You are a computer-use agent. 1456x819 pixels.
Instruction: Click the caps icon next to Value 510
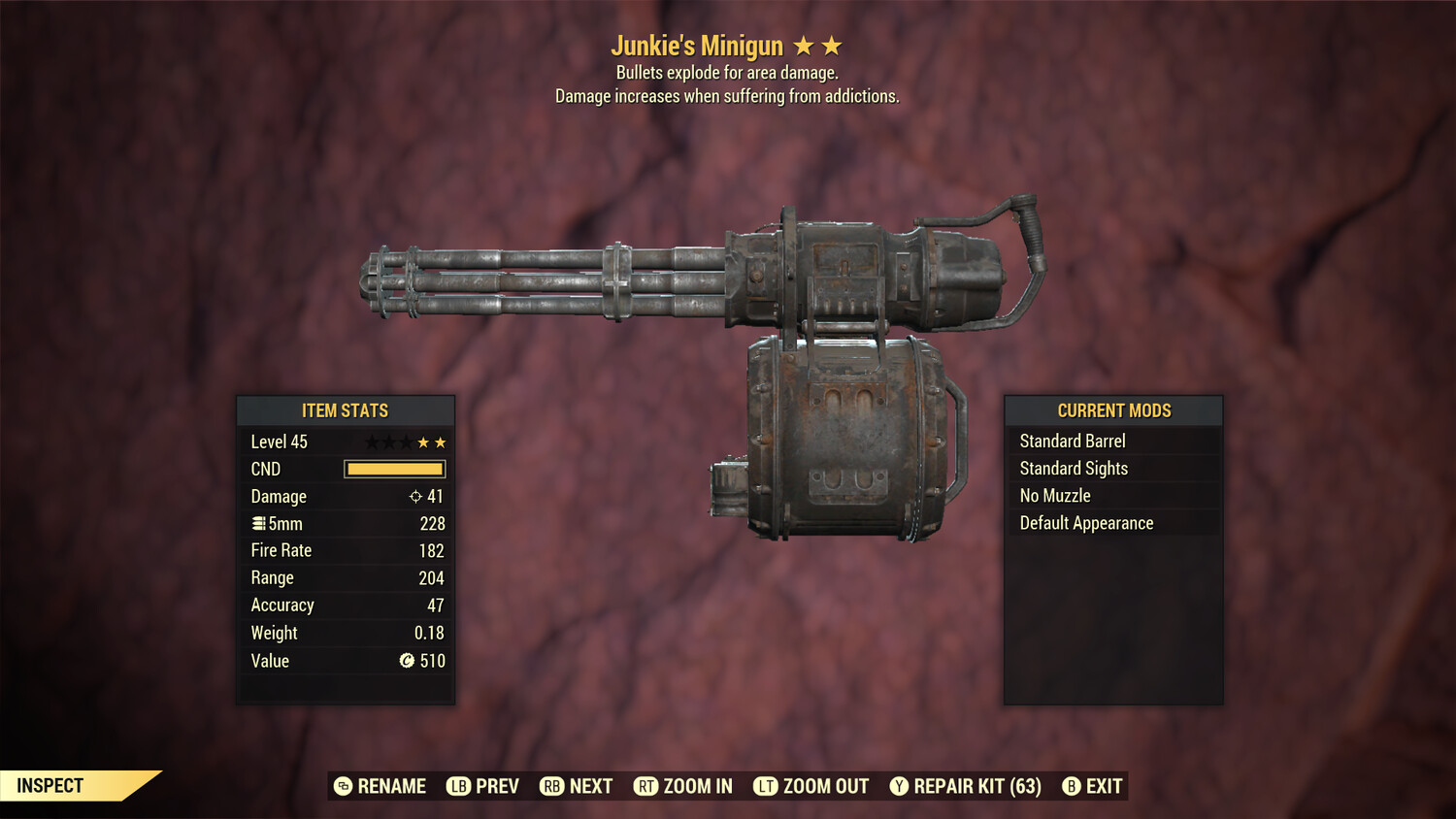(x=408, y=661)
